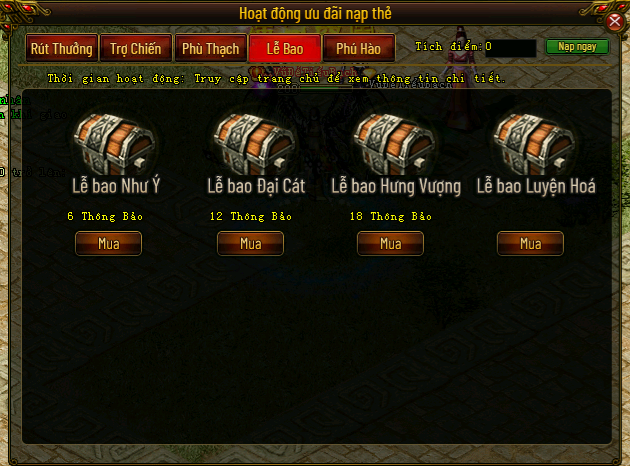The image size is (630, 466).
Task: Purchase the Lễ bao Hưng Vượng pack
Action: [x=390, y=243]
